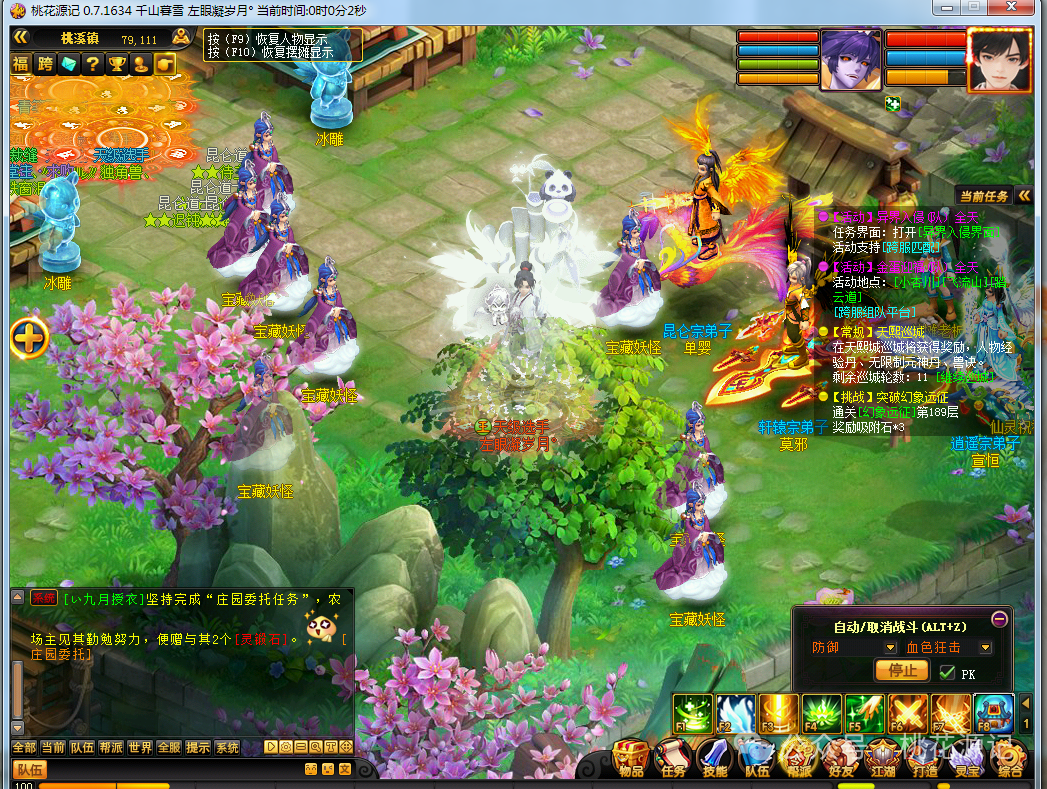Click the 停止 stop auto-battle button
The width and height of the screenshot is (1047, 789).
click(901, 671)
